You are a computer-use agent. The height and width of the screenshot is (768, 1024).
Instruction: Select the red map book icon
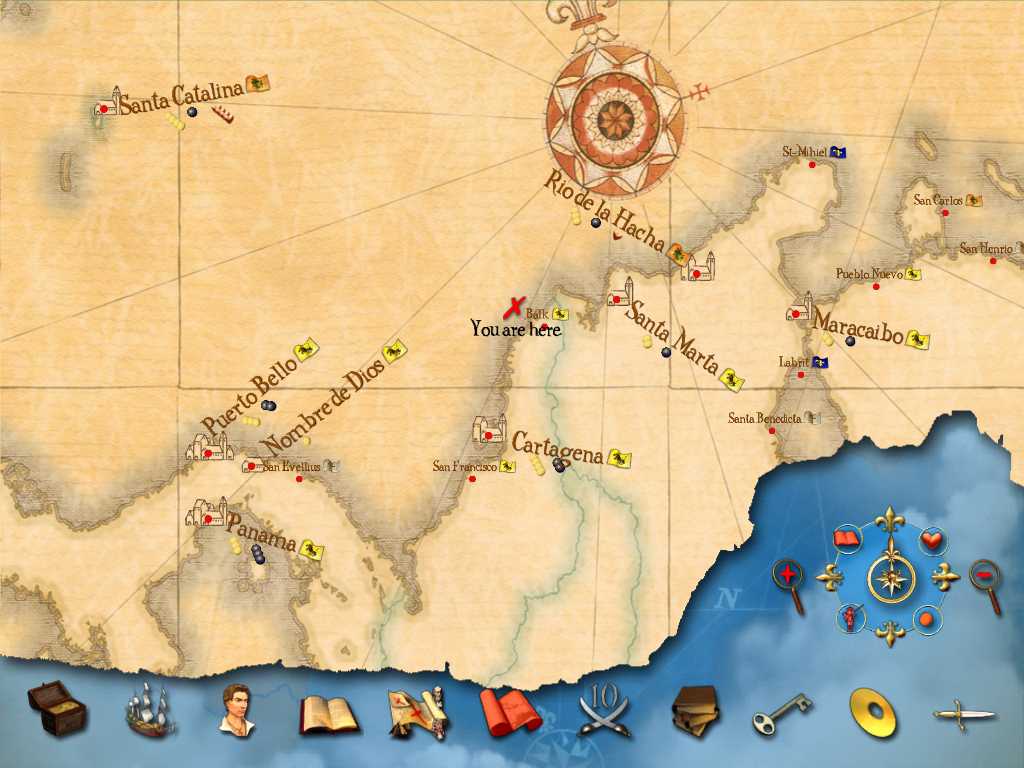tap(509, 714)
